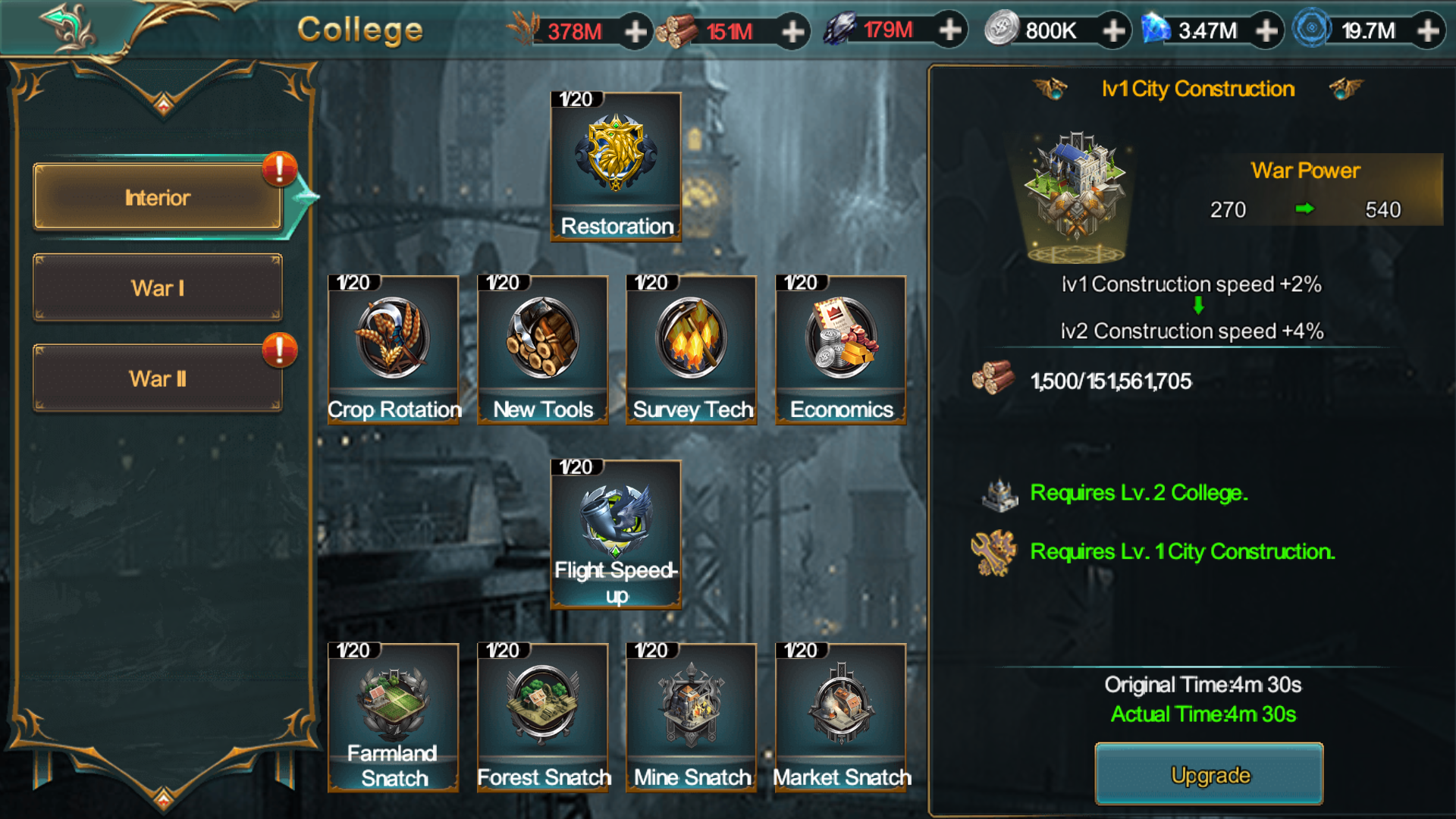Open the War II research tab

(x=158, y=378)
